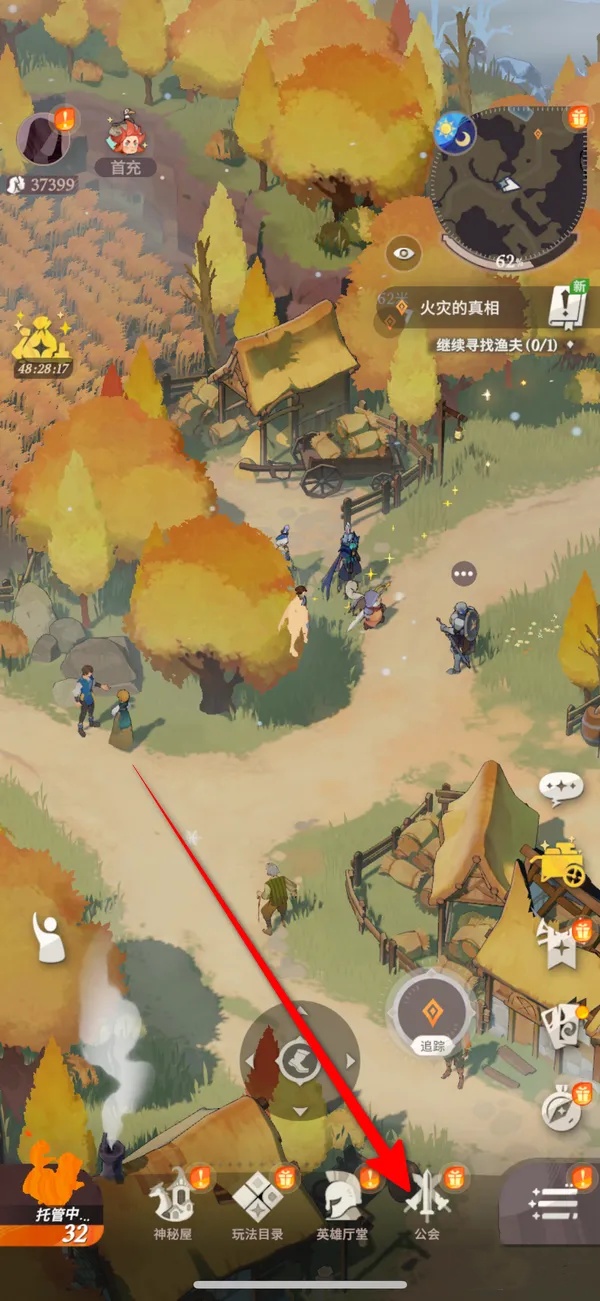The height and width of the screenshot is (1301, 600).
Task: Open the compass stopwatch icon
Action: 558,1106
